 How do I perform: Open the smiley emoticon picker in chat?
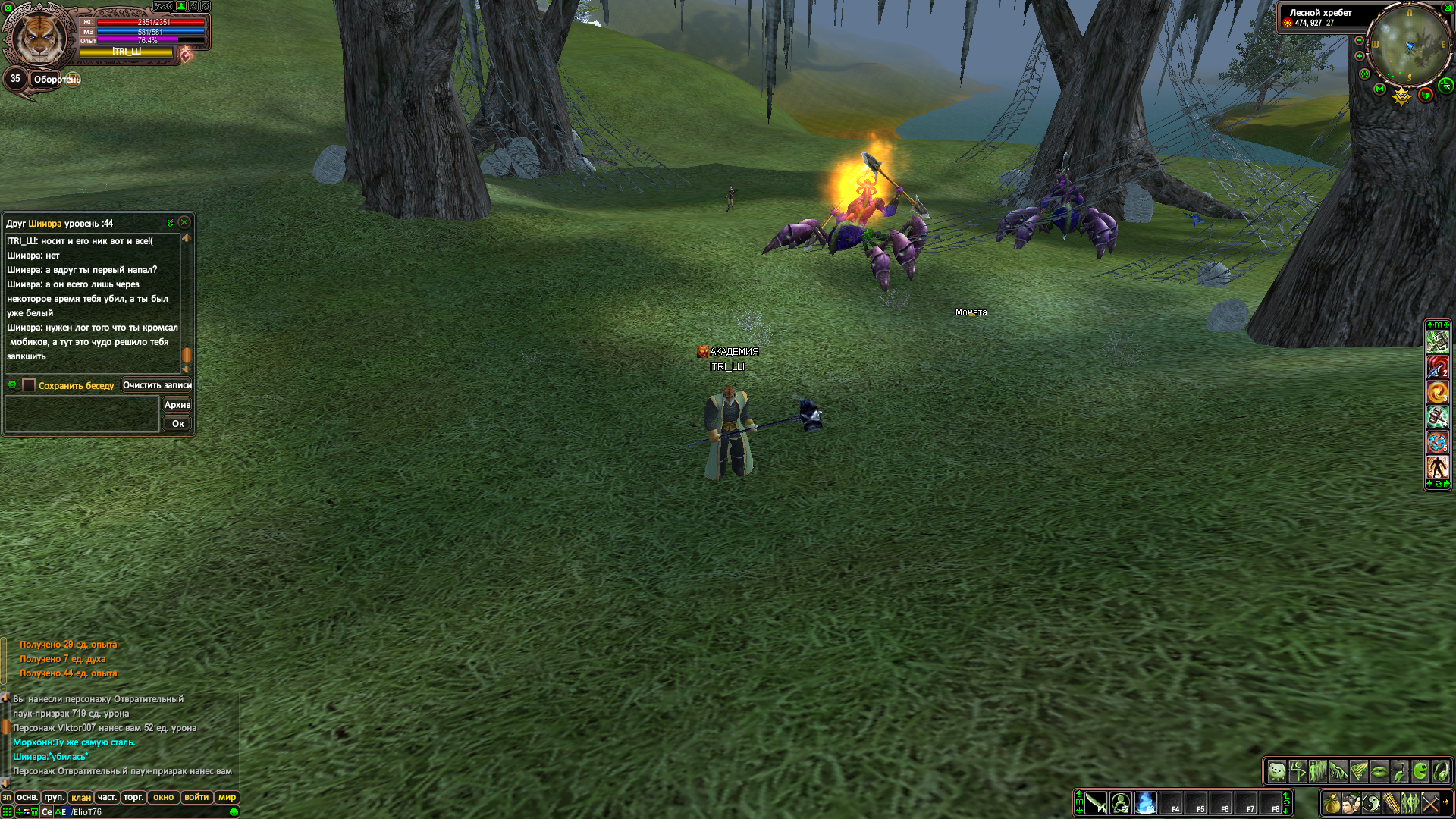click(x=234, y=811)
